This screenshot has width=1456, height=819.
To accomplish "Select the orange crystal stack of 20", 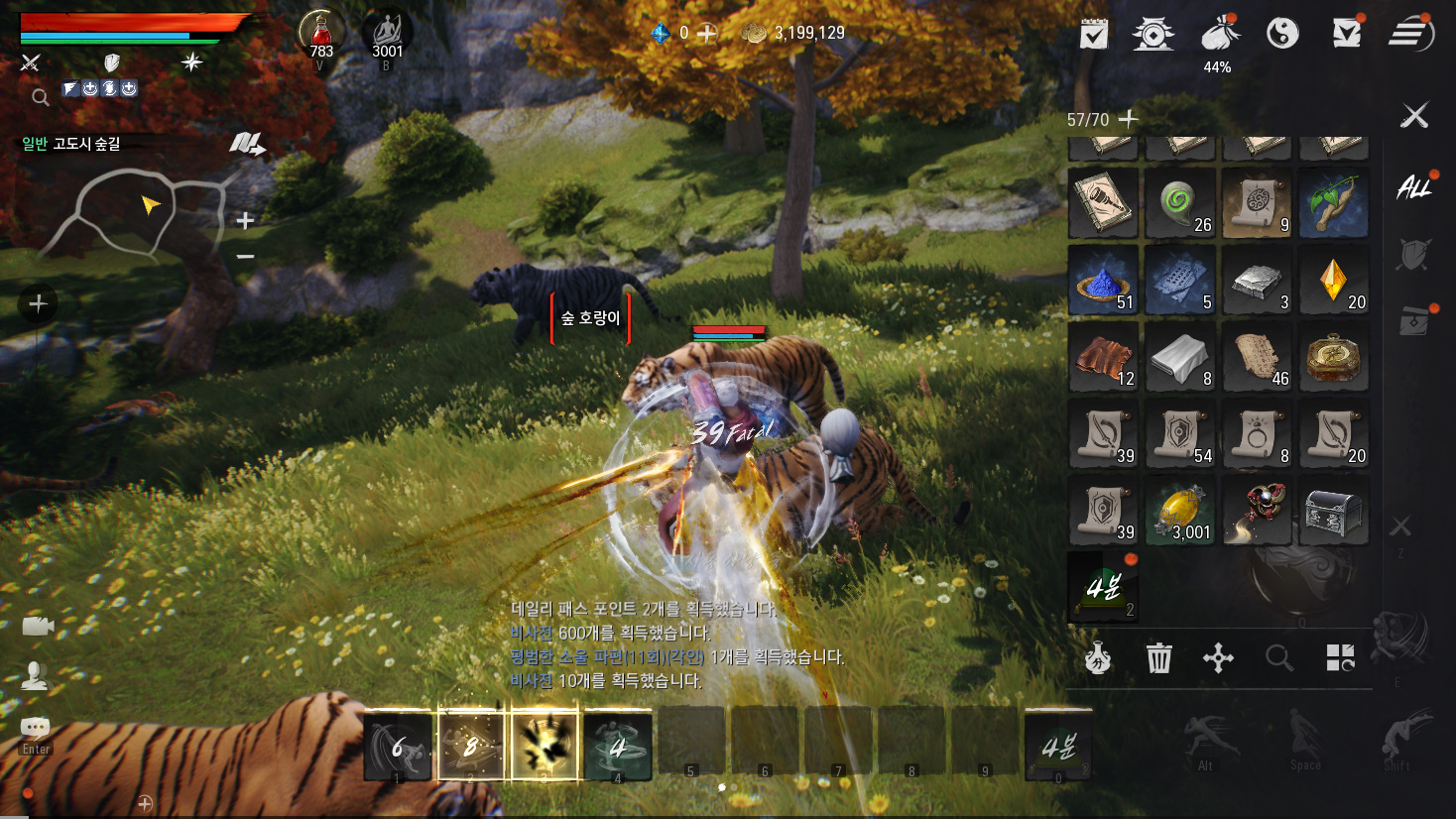I will [1334, 282].
